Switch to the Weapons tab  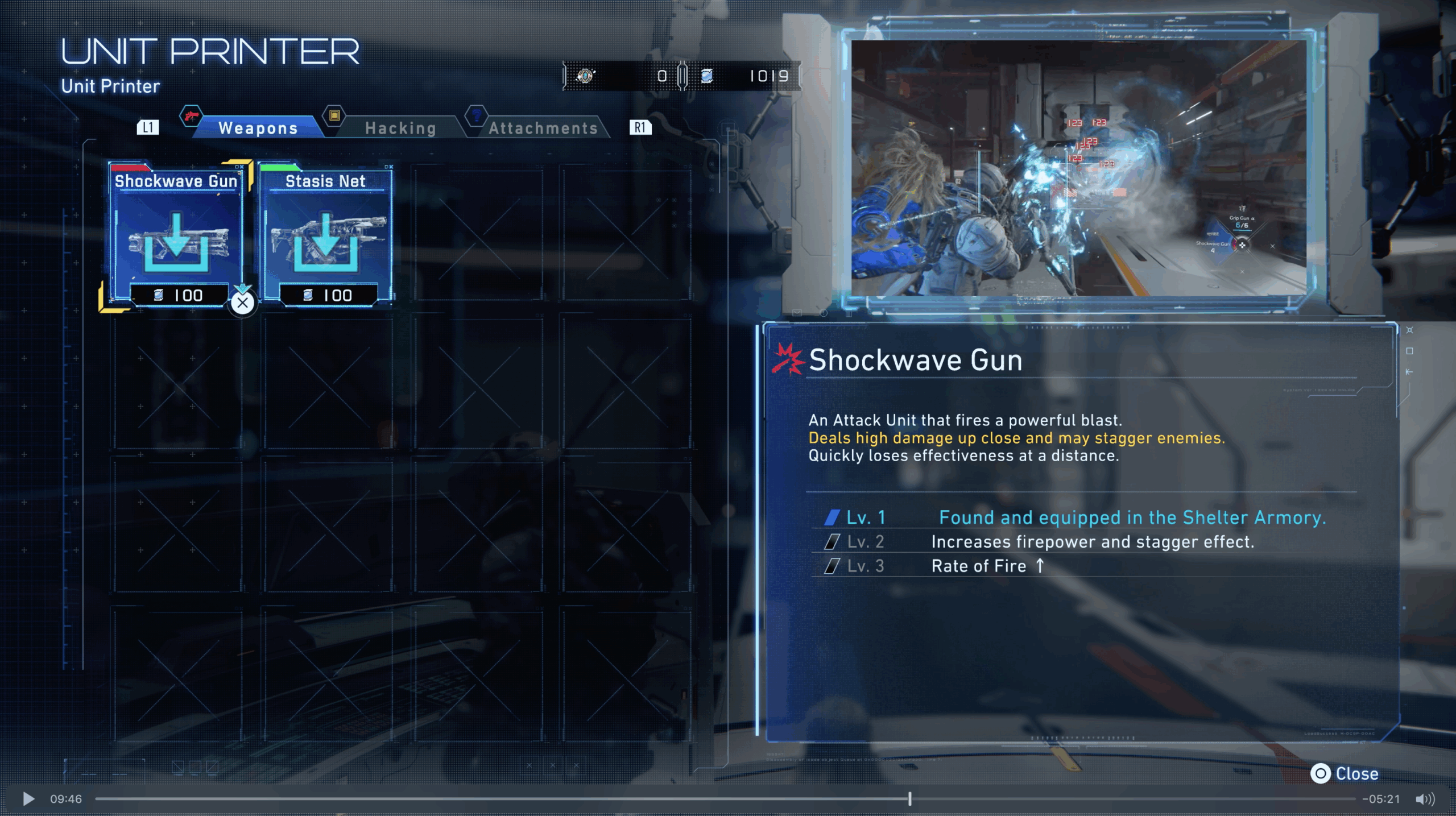pyautogui.click(x=258, y=128)
